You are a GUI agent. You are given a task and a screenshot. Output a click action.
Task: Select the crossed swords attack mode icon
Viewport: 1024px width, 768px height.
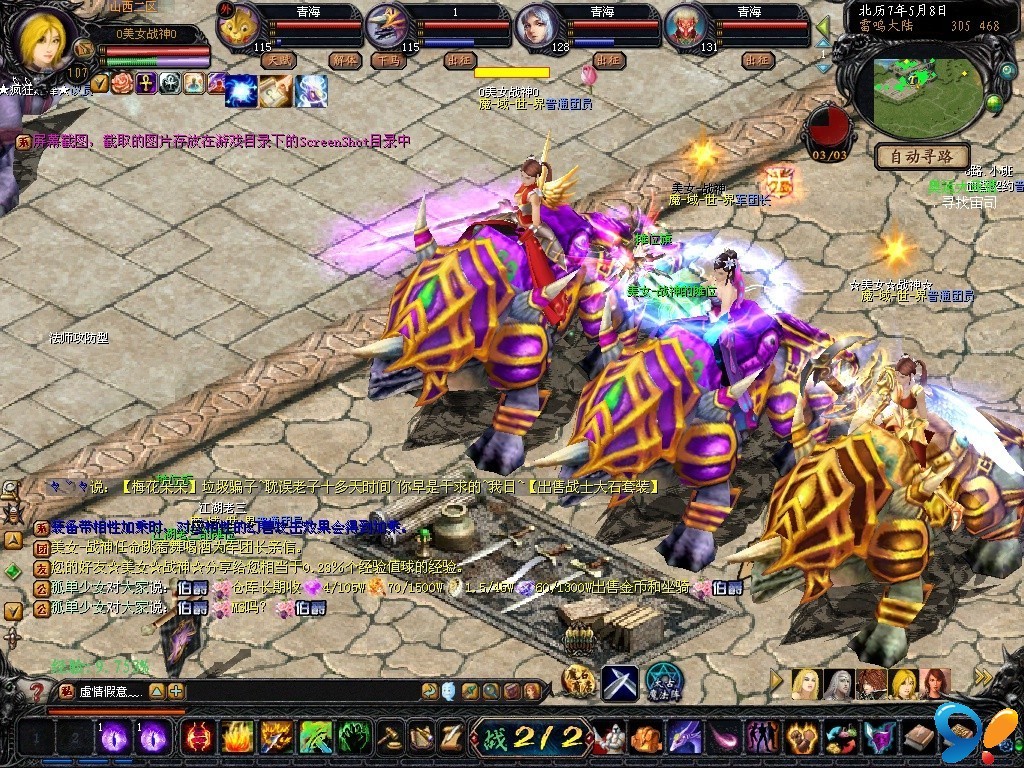620,682
